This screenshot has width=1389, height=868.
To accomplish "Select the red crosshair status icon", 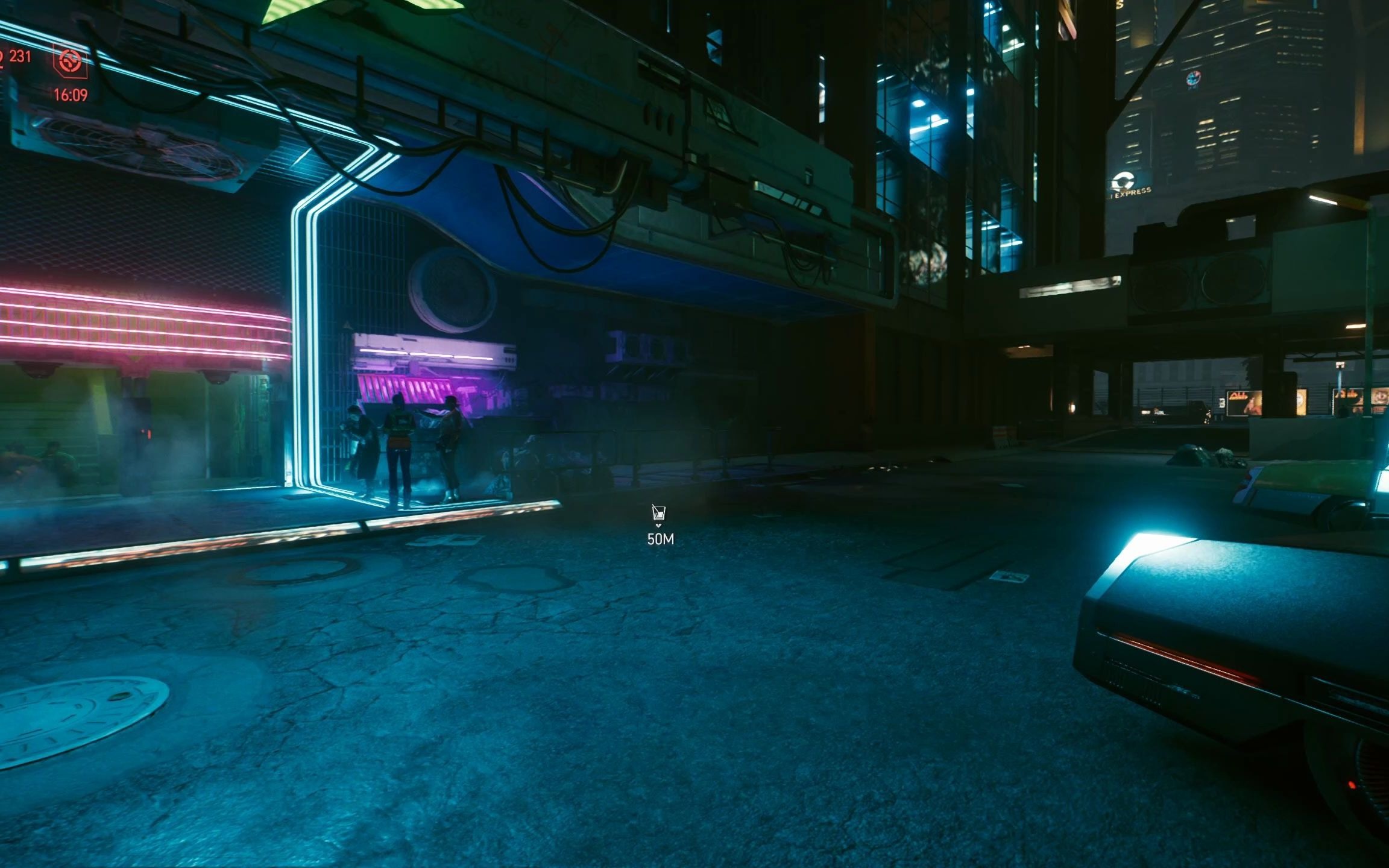I will 71,61.
